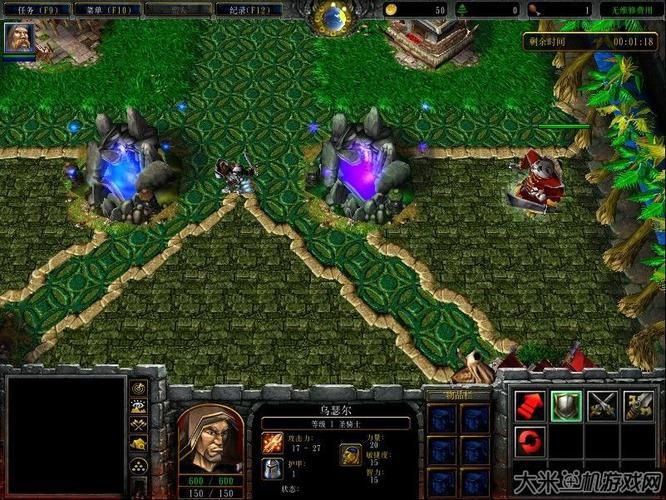Issue the shield Stop command
666x500 pixels.
click(x=566, y=404)
